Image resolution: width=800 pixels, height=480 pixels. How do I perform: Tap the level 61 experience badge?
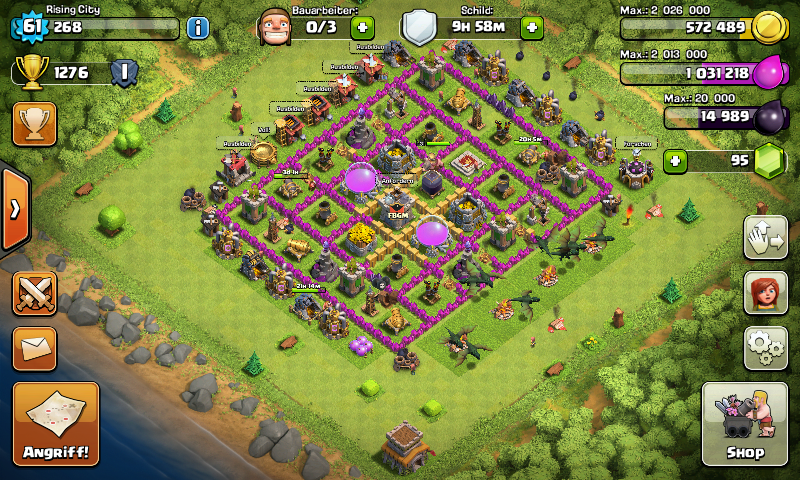(x=32, y=27)
